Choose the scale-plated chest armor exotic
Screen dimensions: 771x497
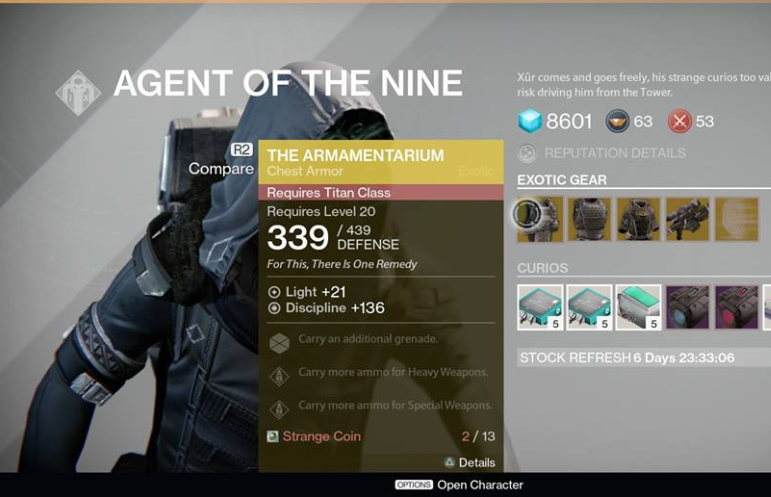589,218
